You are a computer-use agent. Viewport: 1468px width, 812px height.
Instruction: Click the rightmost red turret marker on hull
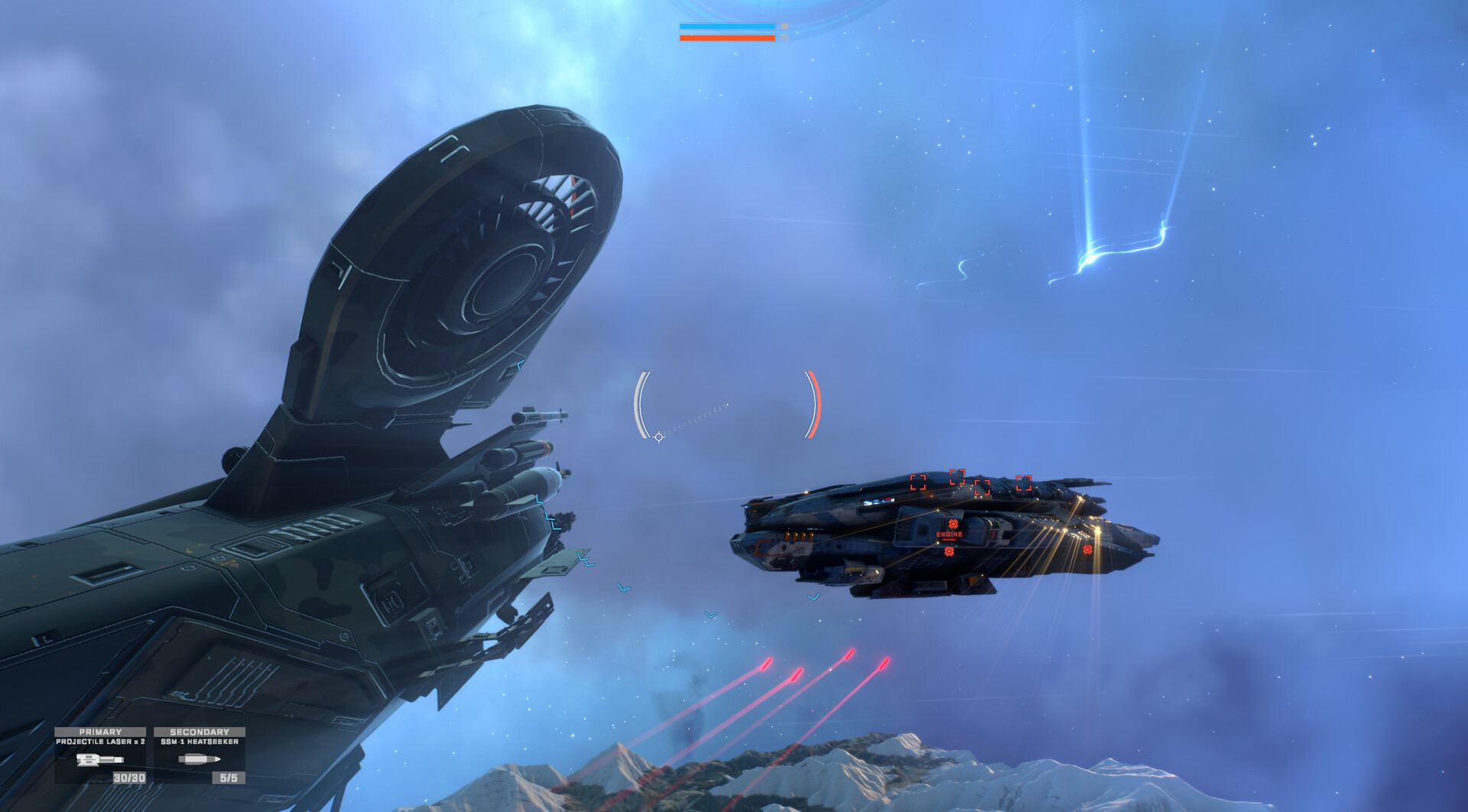[x=1088, y=550]
